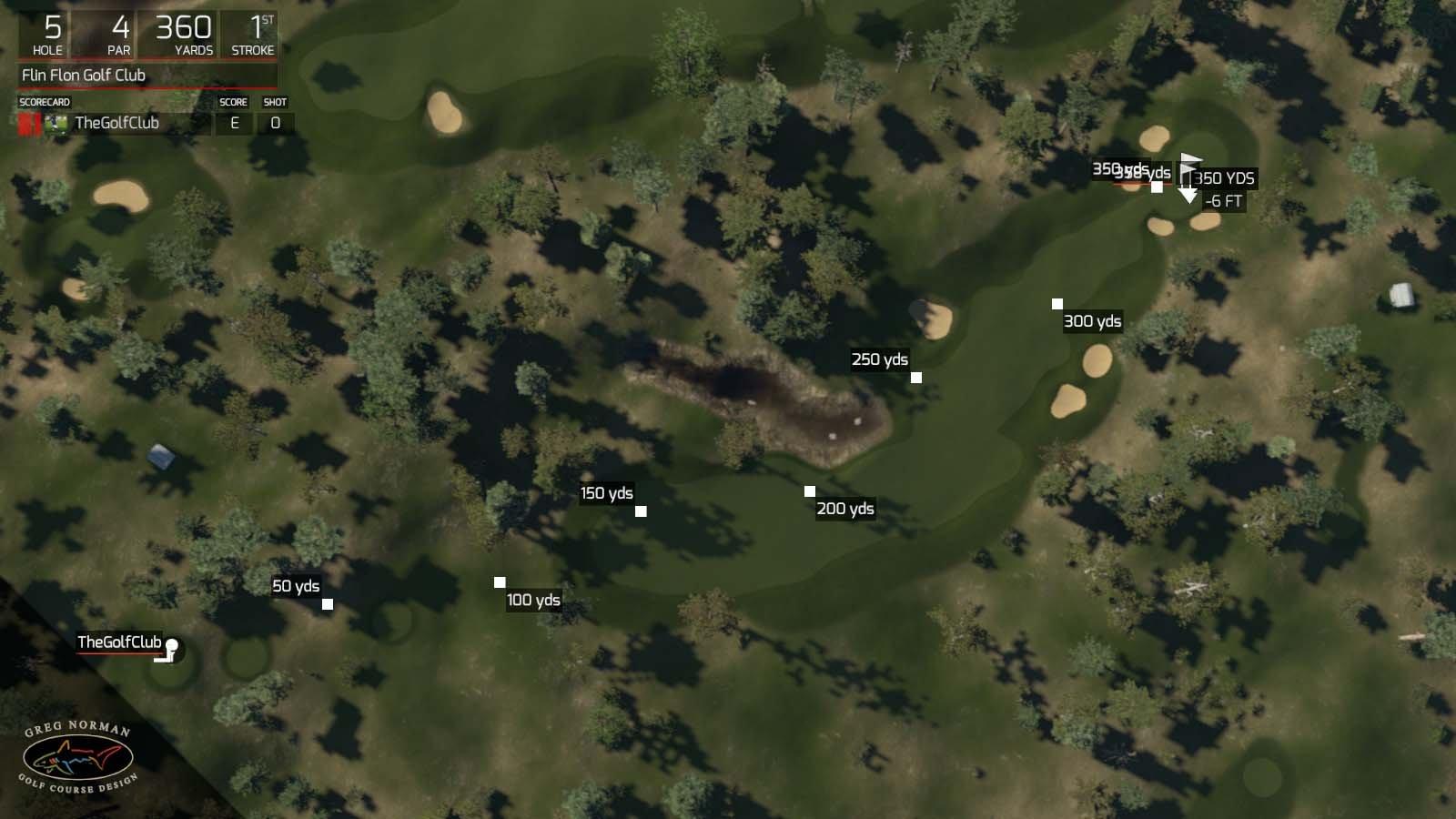Click the small structure icon left of the fairway
This screenshot has height=819, width=1456.
click(x=162, y=455)
